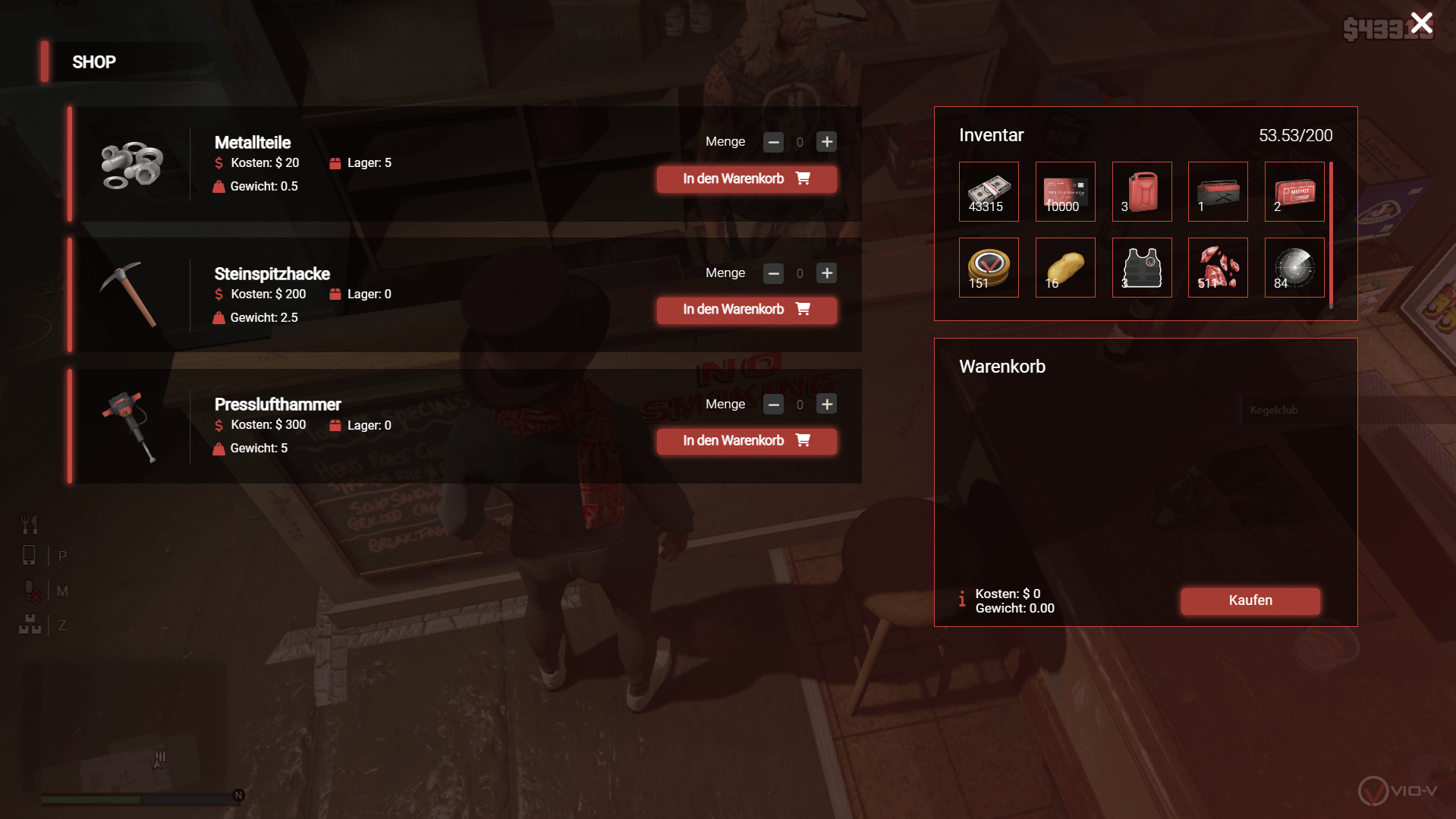Select the red crystals inventory slot
Screen dimensions: 1456x819
pyautogui.click(x=1218, y=267)
